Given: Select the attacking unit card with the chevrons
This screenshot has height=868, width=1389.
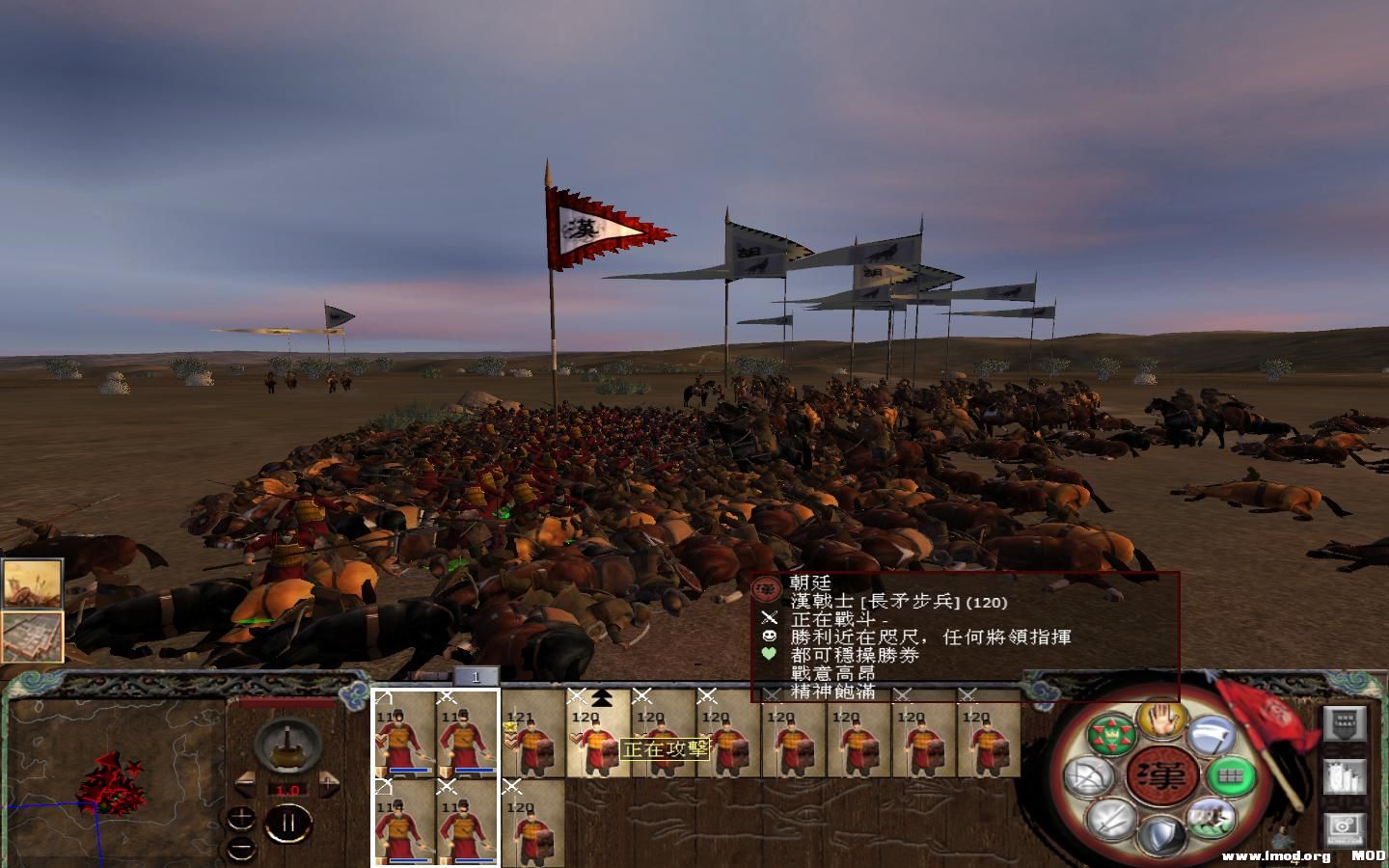Looking at the screenshot, I should click(x=598, y=735).
